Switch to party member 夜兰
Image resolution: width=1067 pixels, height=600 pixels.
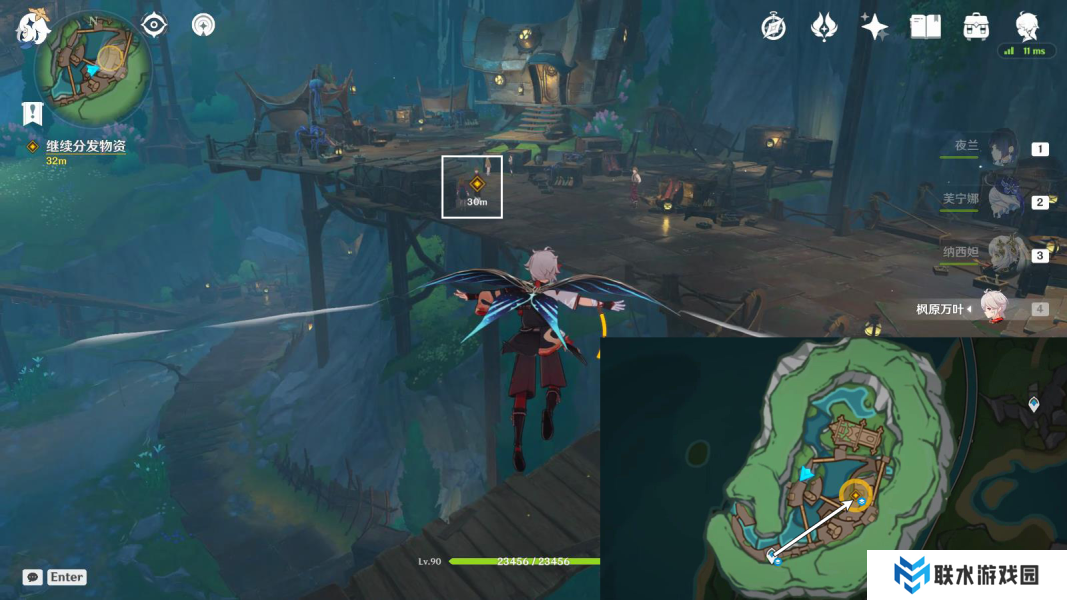point(1002,148)
